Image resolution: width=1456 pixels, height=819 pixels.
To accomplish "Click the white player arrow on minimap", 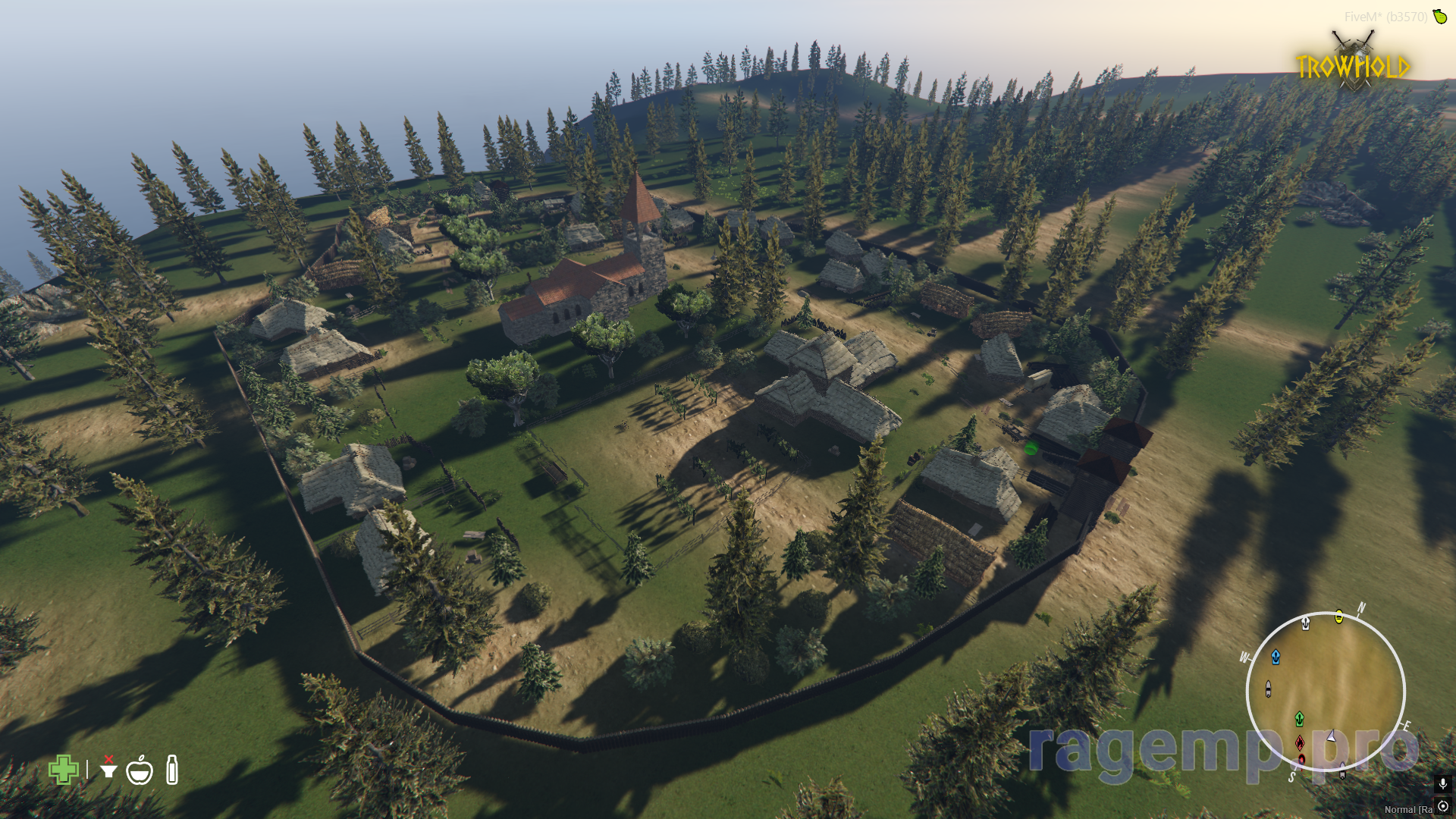I will point(1331,736).
